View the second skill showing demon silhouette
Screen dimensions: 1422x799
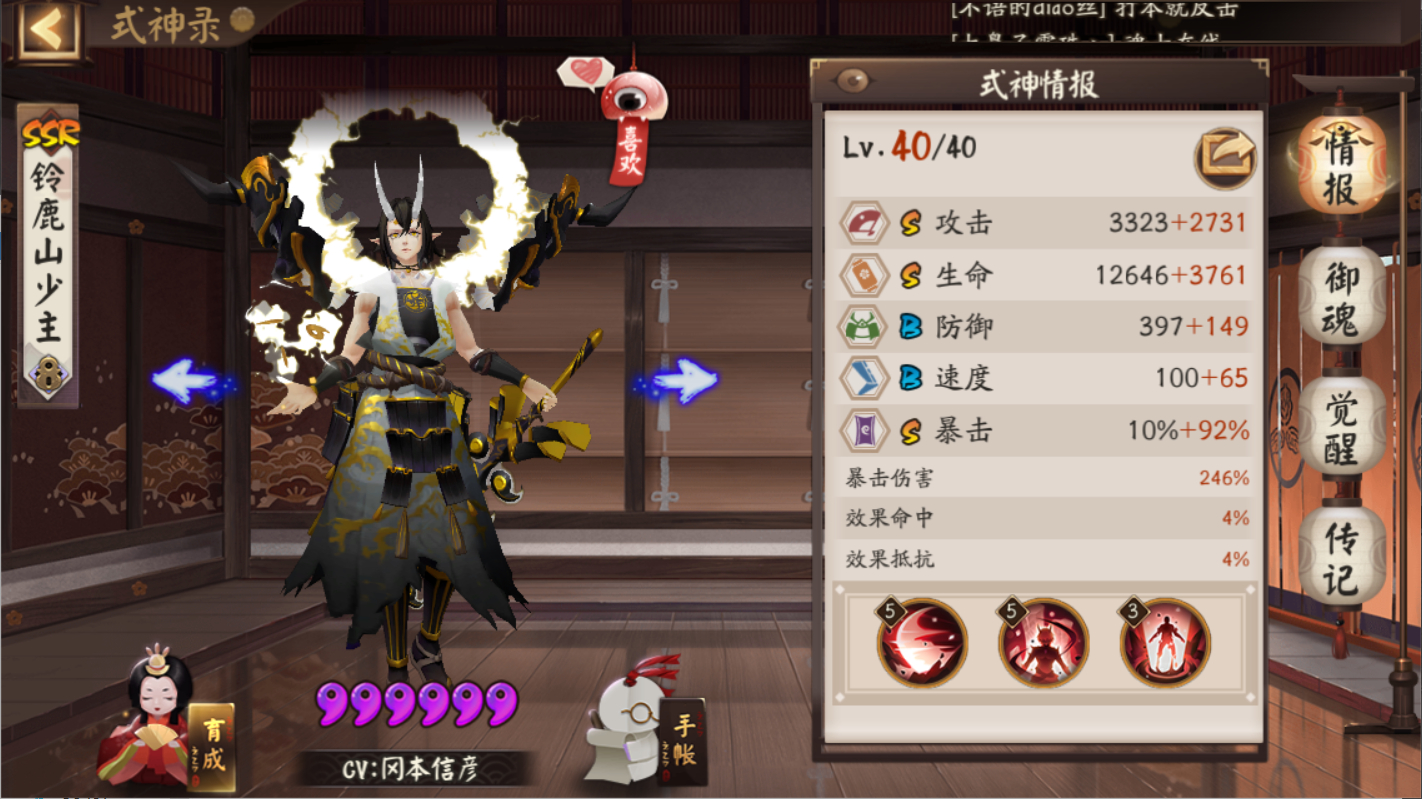pos(1044,643)
